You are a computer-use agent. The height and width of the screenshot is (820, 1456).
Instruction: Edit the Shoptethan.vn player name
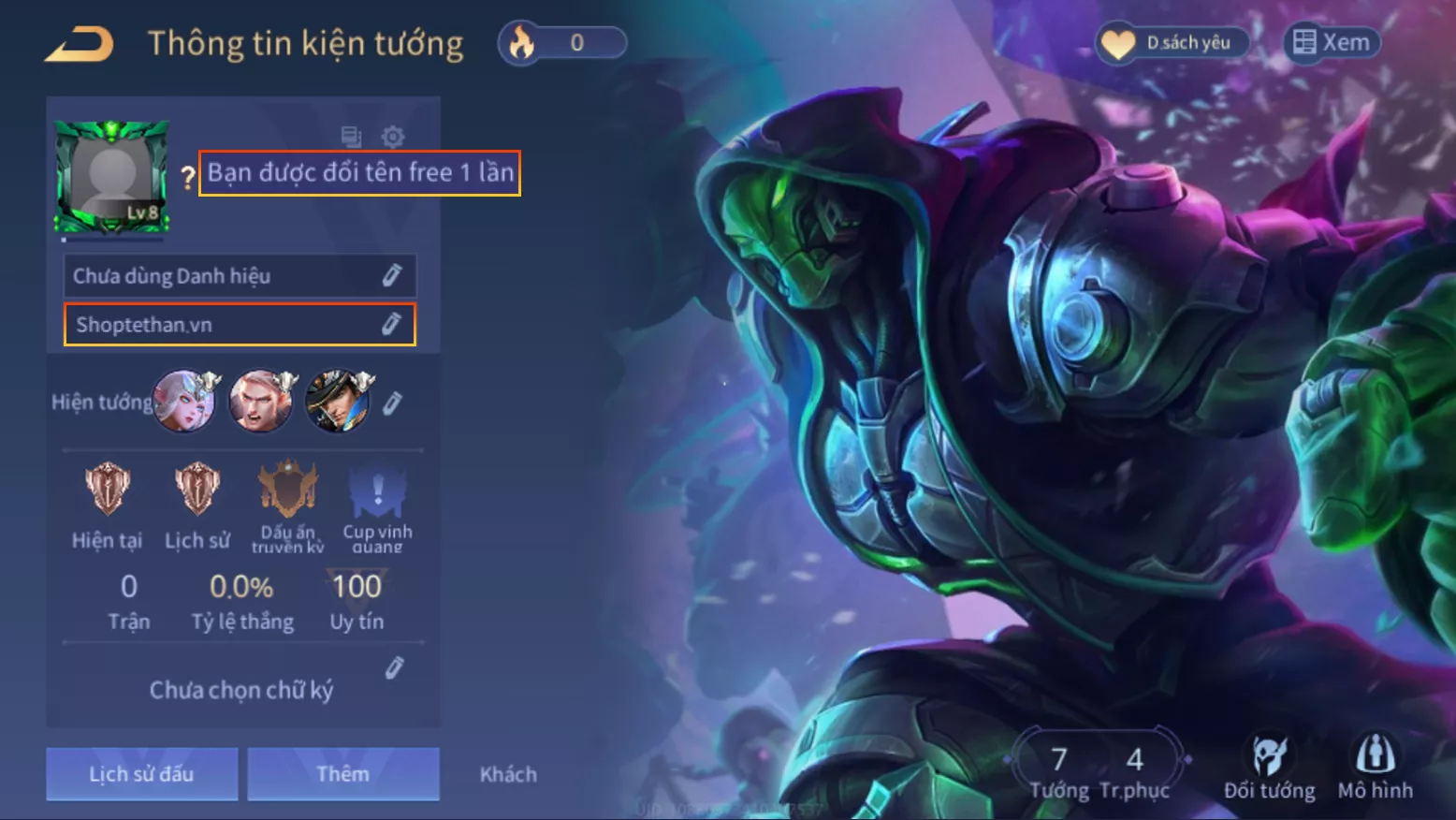pyautogui.click(x=391, y=325)
